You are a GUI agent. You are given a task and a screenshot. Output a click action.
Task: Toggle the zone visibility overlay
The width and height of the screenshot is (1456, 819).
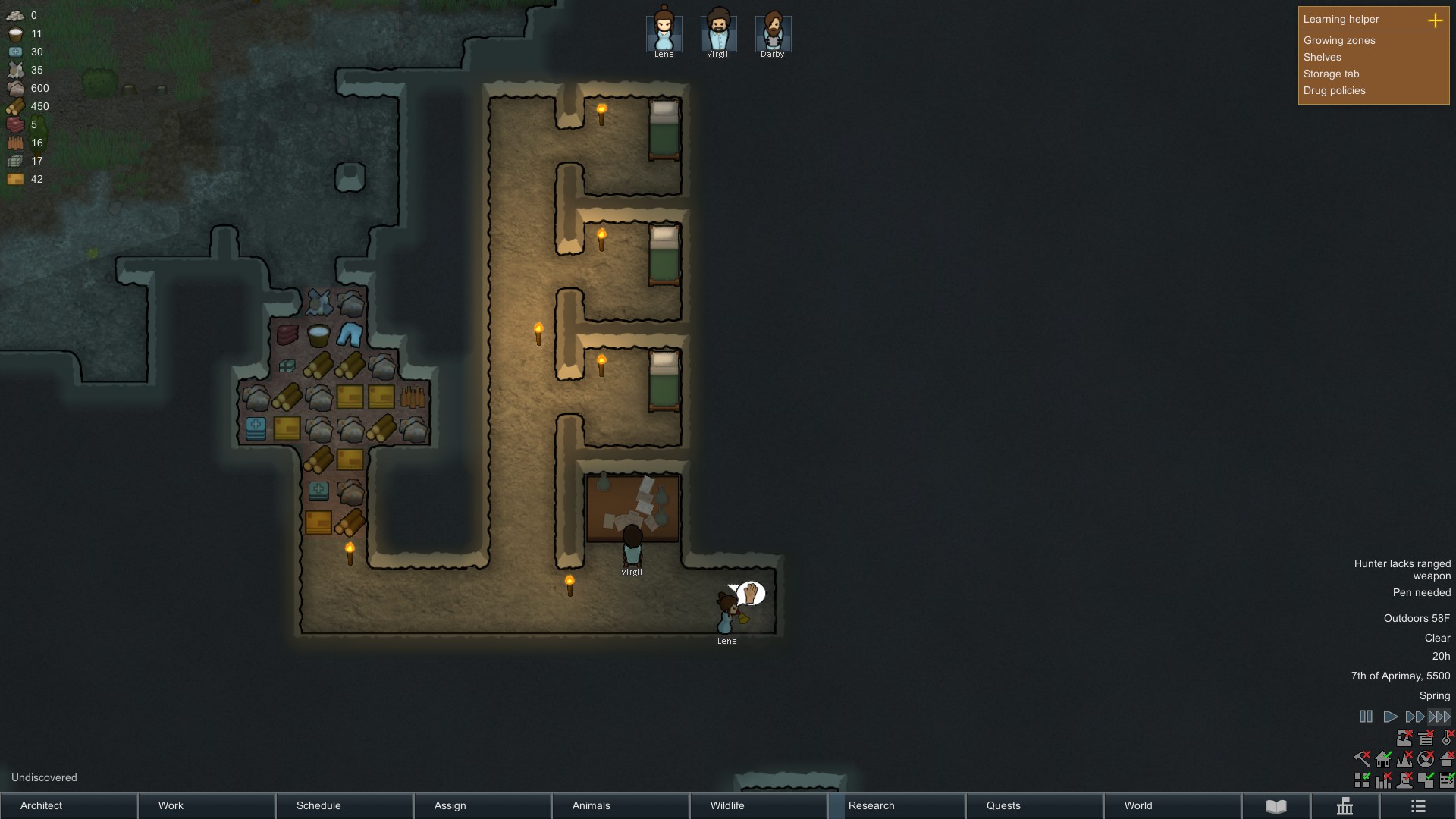click(x=1361, y=779)
